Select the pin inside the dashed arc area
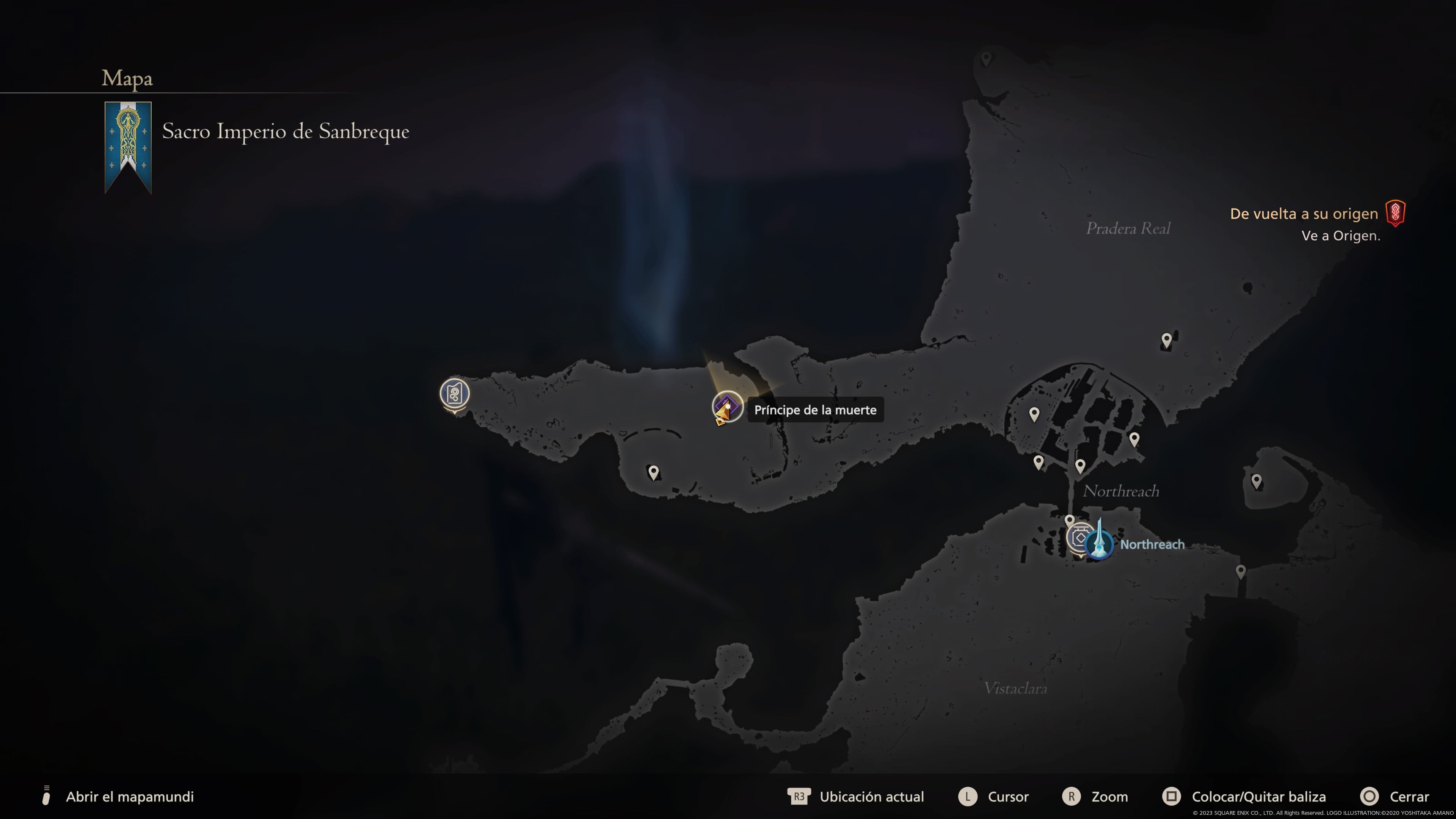The image size is (1456, 819). click(653, 471)
